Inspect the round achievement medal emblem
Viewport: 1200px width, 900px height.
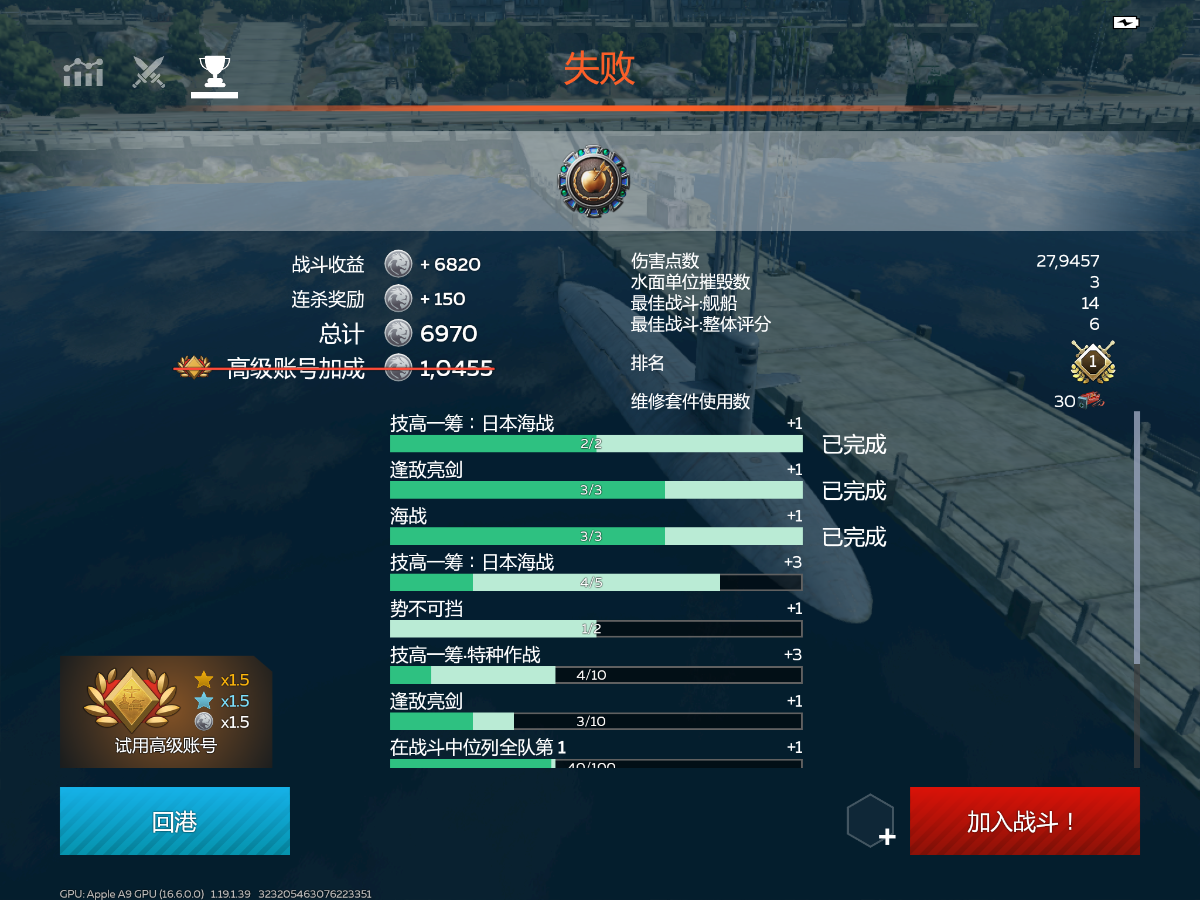[594, 181]
